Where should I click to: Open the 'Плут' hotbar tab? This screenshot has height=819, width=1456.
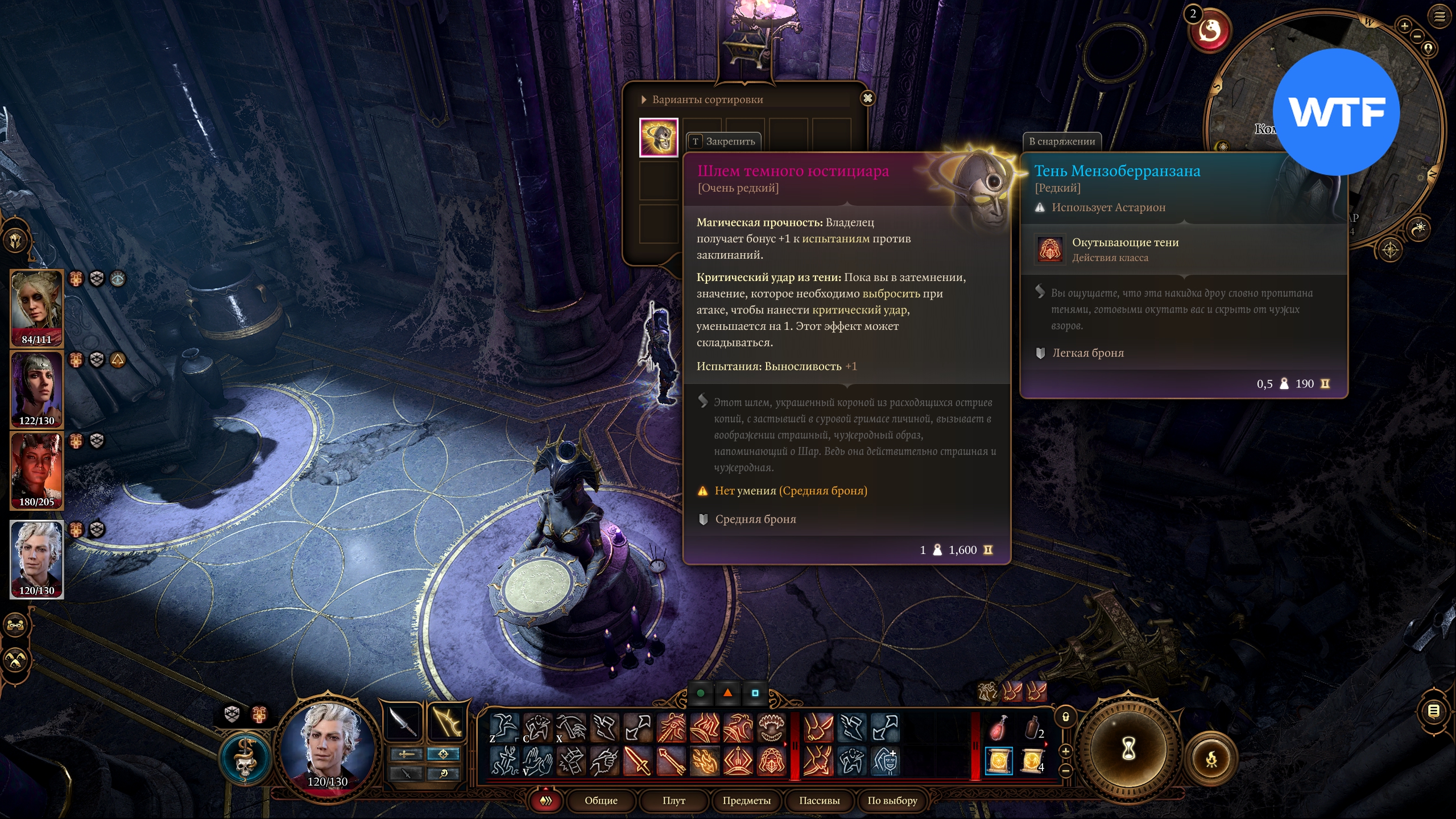click(x=673, y=800)
